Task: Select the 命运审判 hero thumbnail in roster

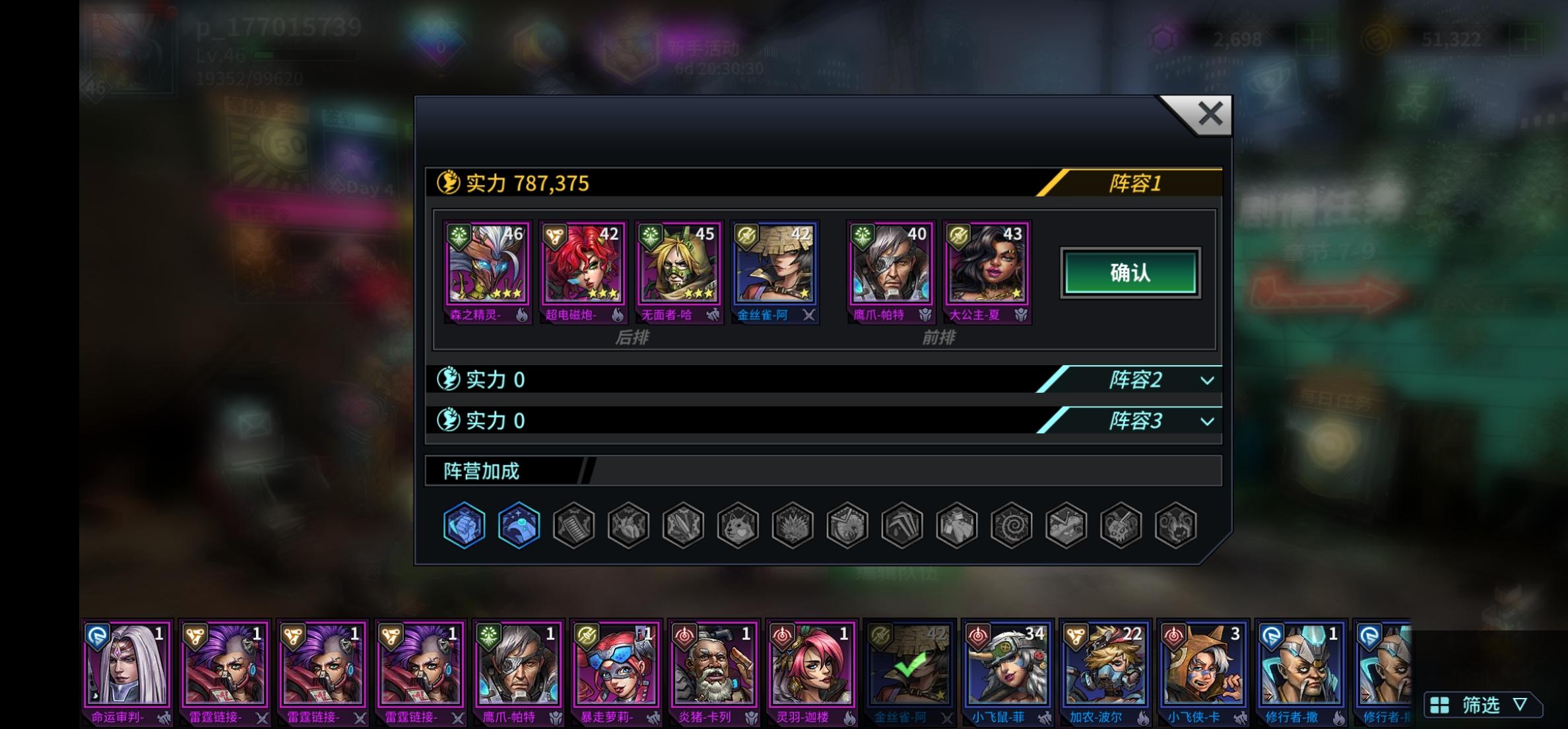Action: click(125, 667)
